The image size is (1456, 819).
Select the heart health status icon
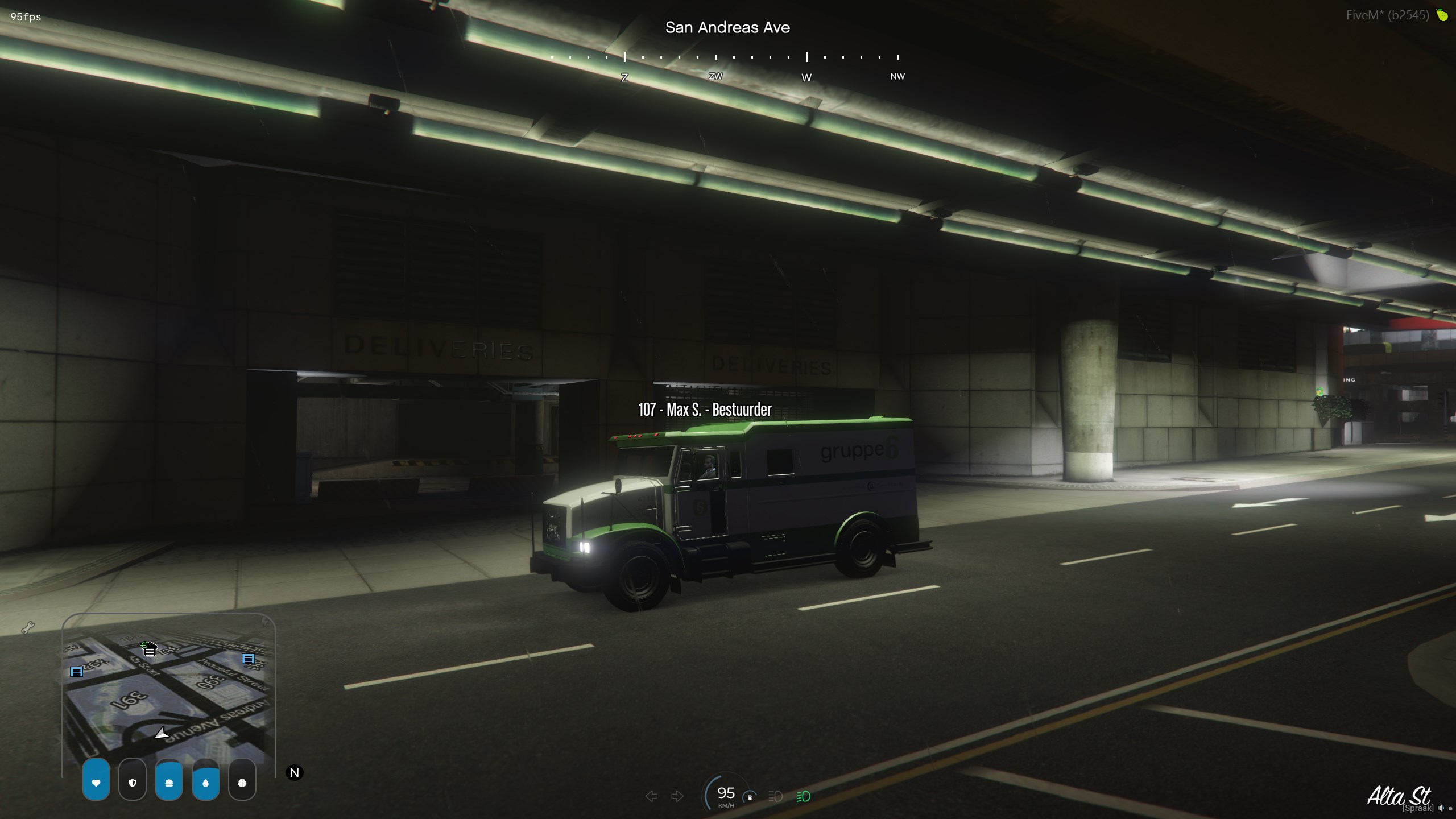tap(96, 783)
